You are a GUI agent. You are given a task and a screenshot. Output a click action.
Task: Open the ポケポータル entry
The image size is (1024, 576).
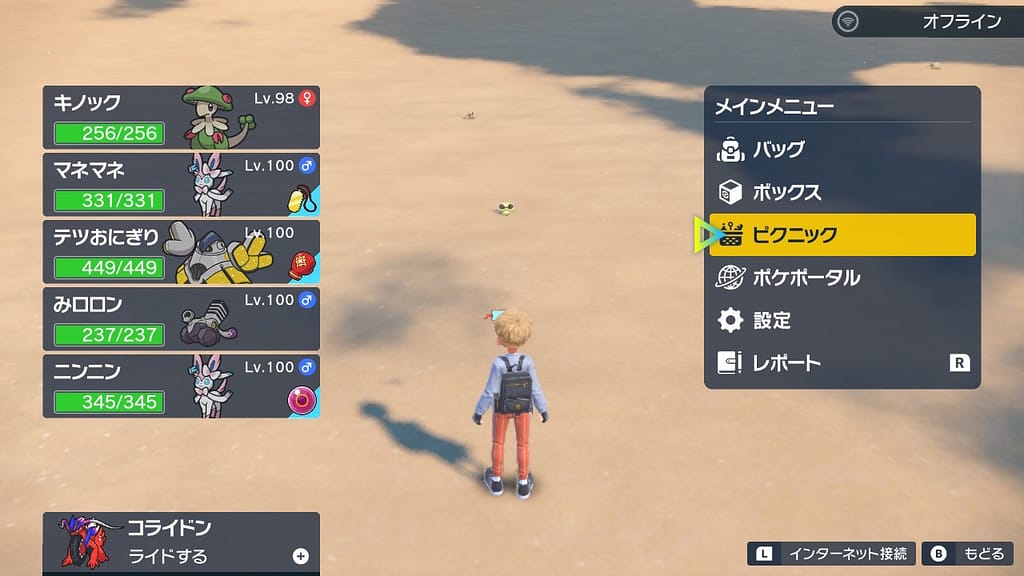pyautogui.click(x=841, y=277)
